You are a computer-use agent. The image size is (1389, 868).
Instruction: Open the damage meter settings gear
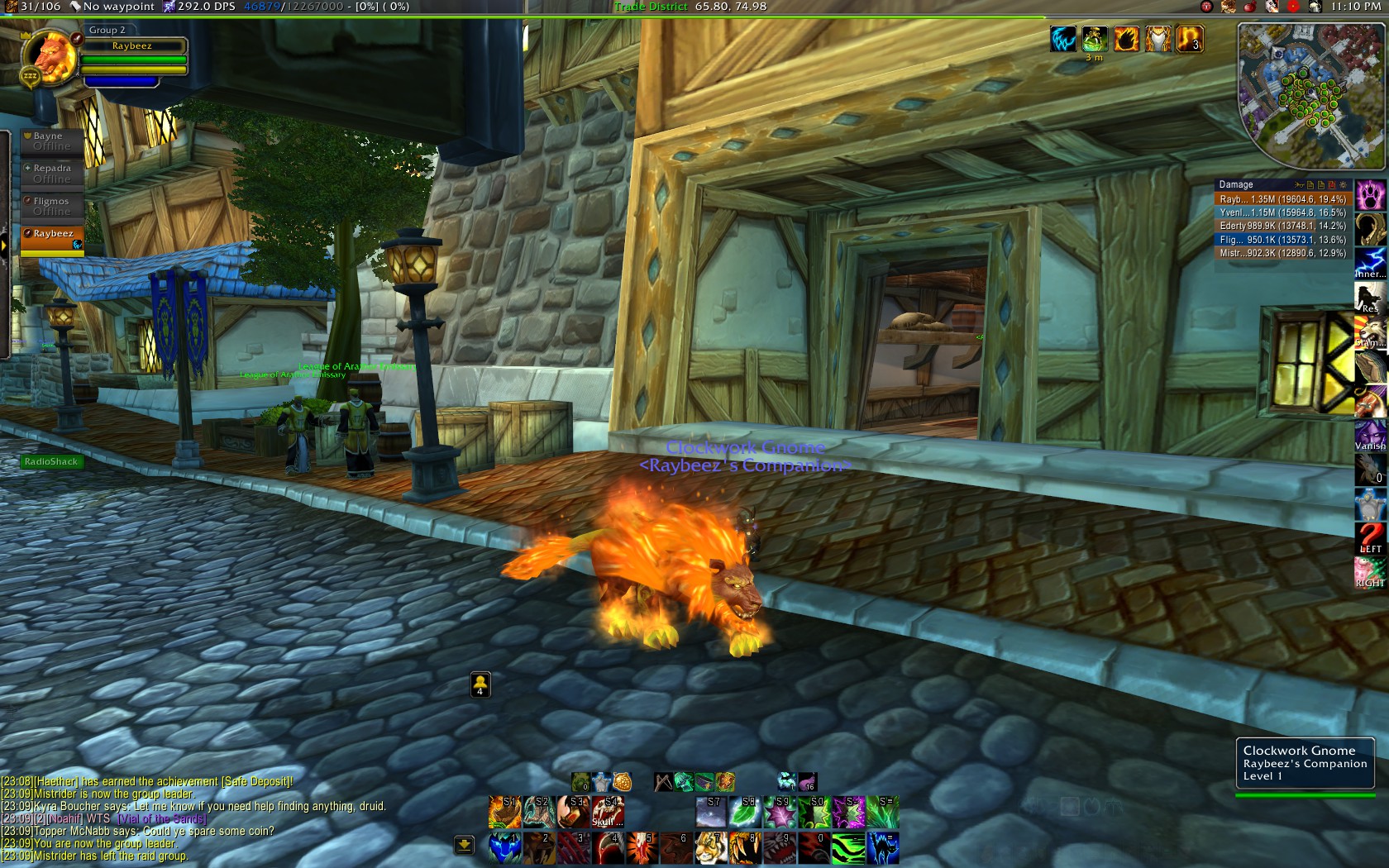pos(1344,185)
